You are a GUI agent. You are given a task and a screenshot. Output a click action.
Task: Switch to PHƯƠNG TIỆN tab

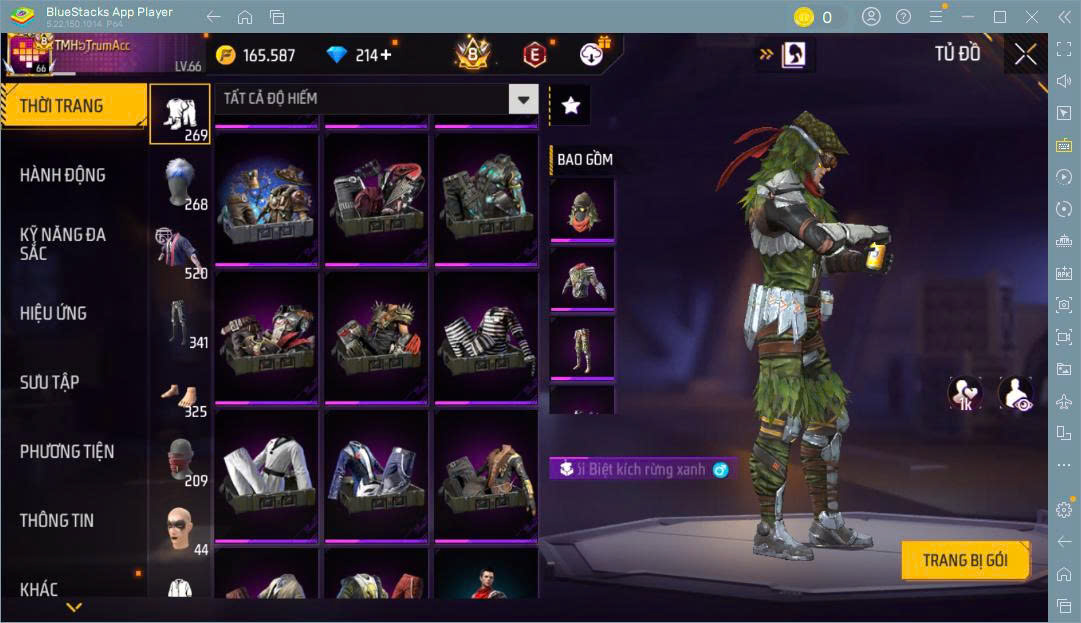(x=67, y=451)
